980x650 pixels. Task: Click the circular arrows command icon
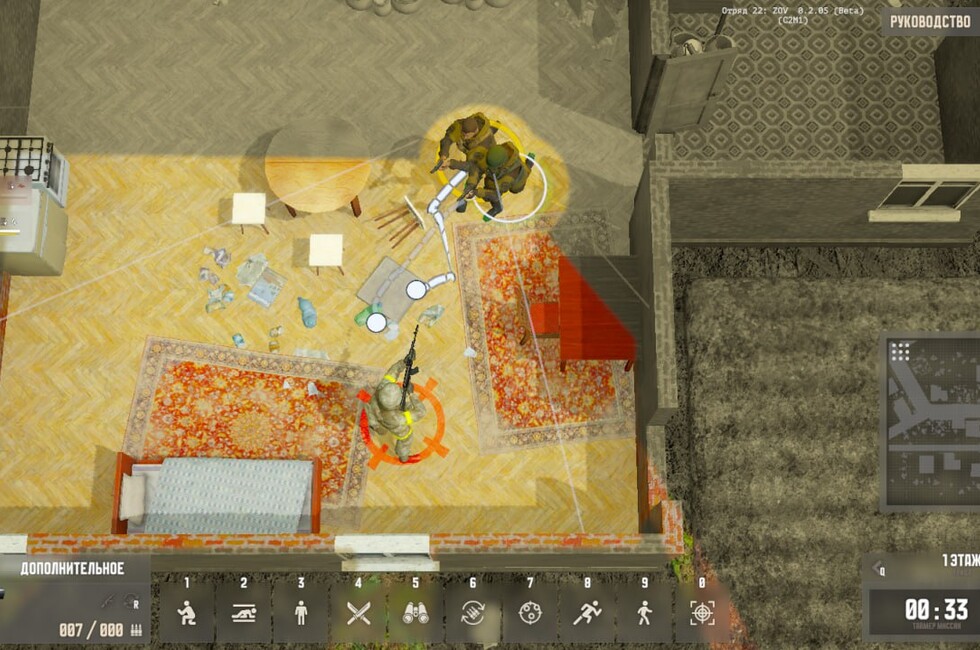pos(472,612)
